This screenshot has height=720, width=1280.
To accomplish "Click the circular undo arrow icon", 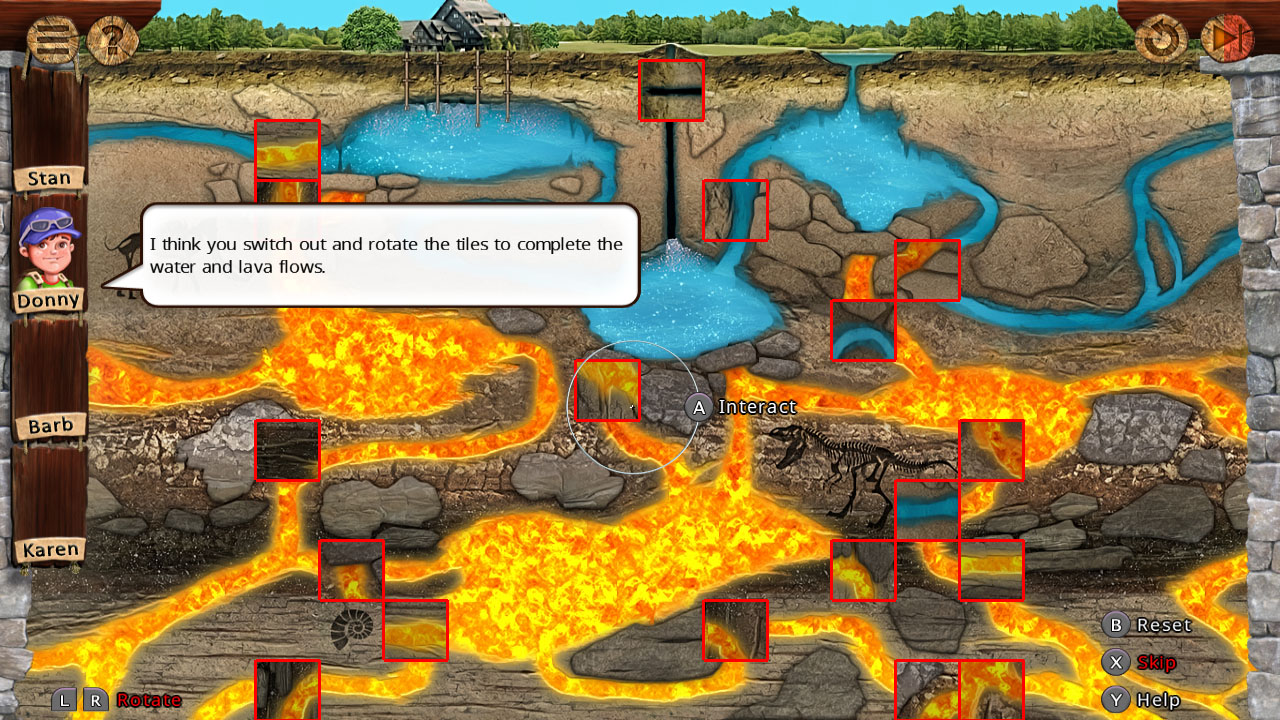I will click(x=1160, y=40).
